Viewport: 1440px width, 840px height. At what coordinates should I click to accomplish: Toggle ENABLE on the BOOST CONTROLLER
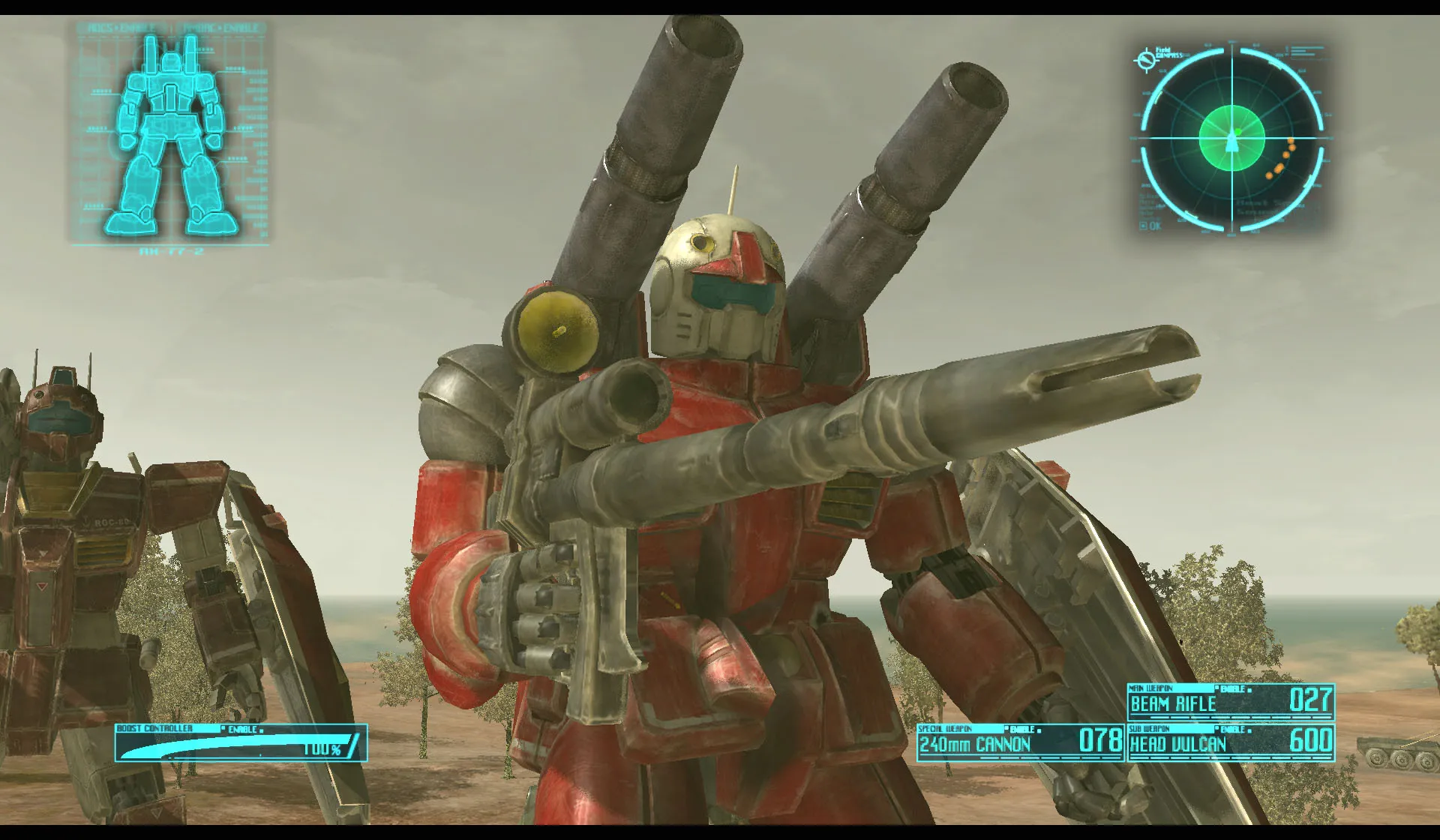coord(241,728)
